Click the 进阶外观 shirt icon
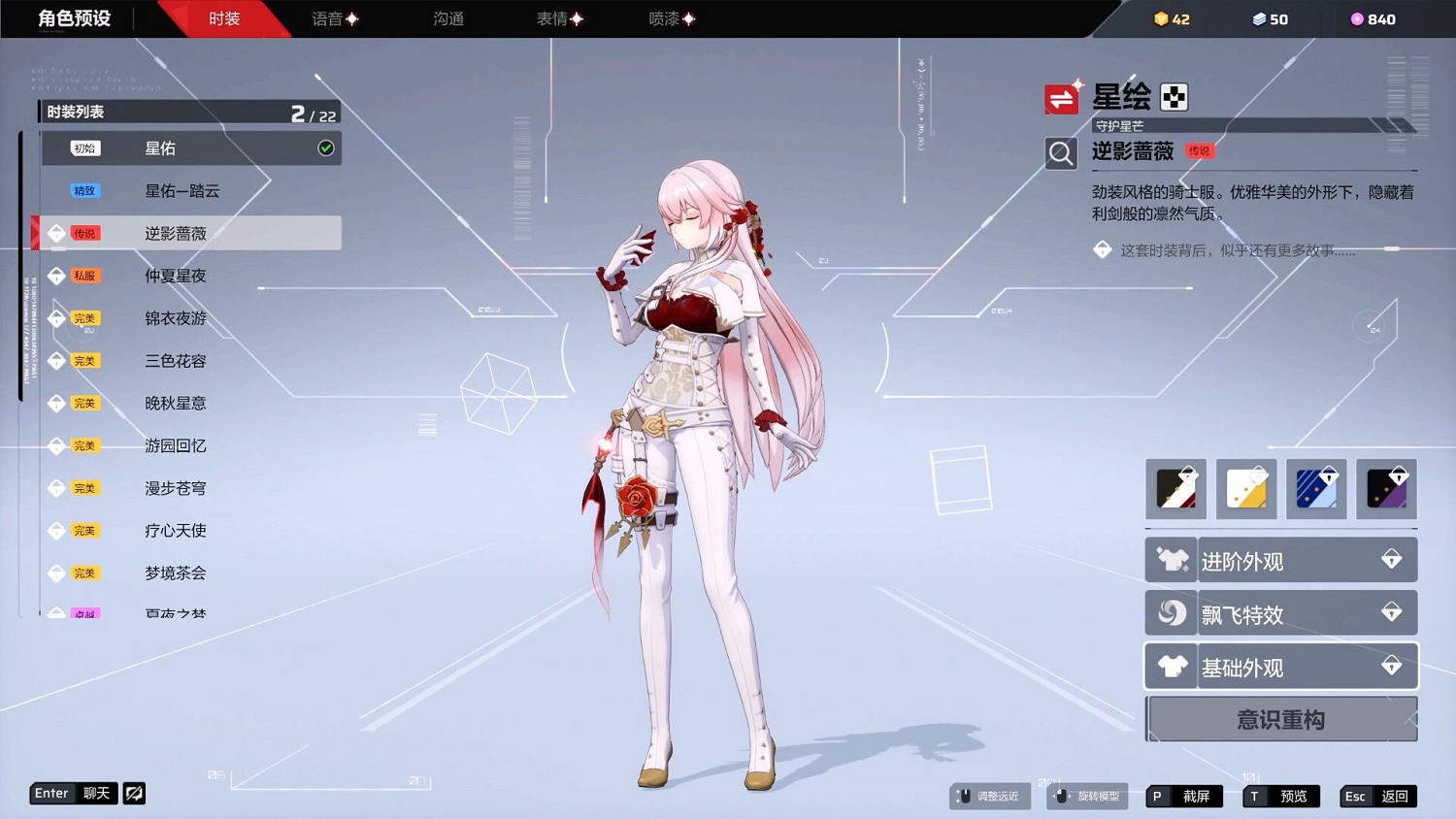Viewport: 1456px width, 819px height. tap(1171, 560)
